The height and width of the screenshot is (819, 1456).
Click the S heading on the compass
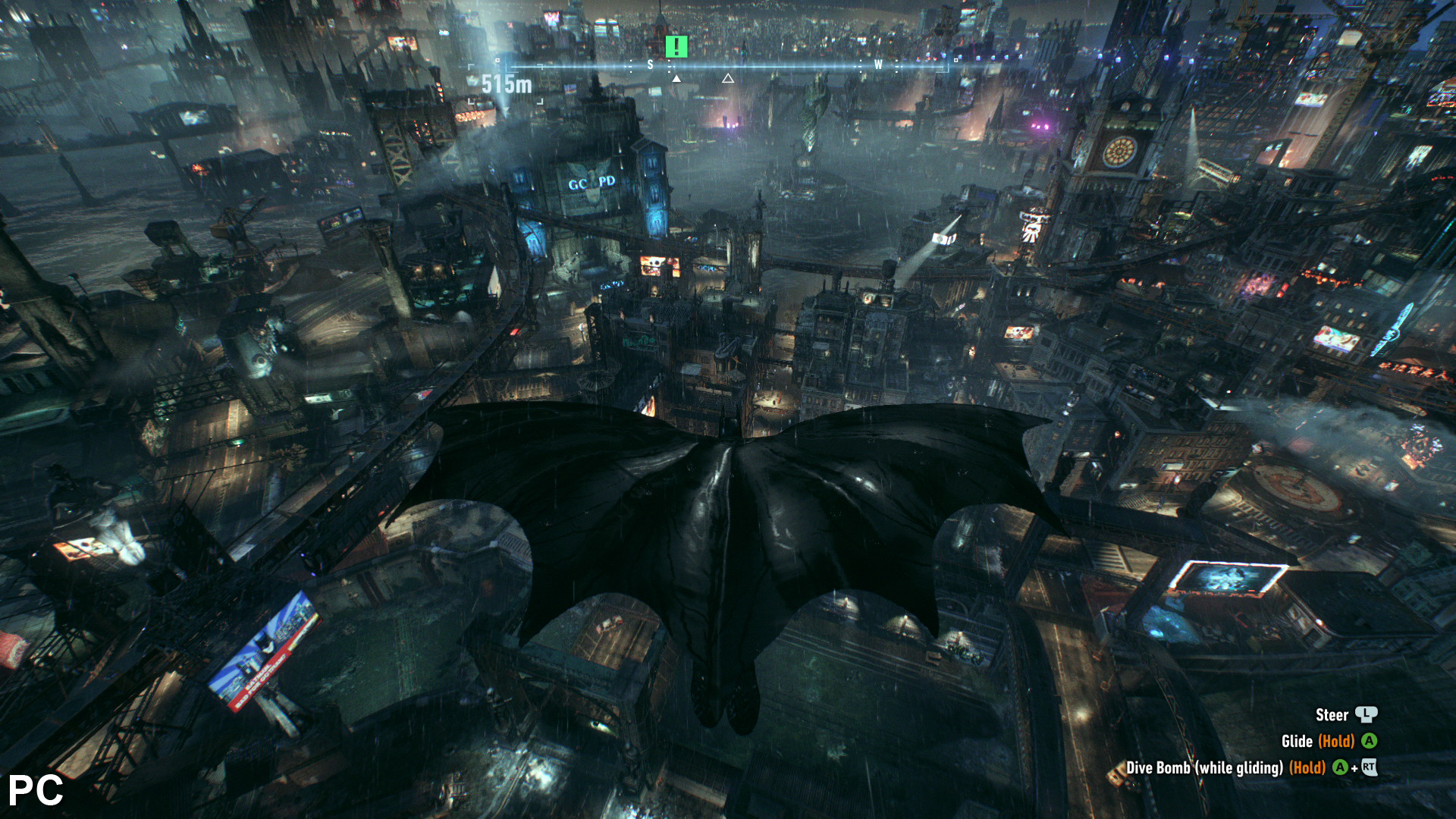[x=650, y=65]
